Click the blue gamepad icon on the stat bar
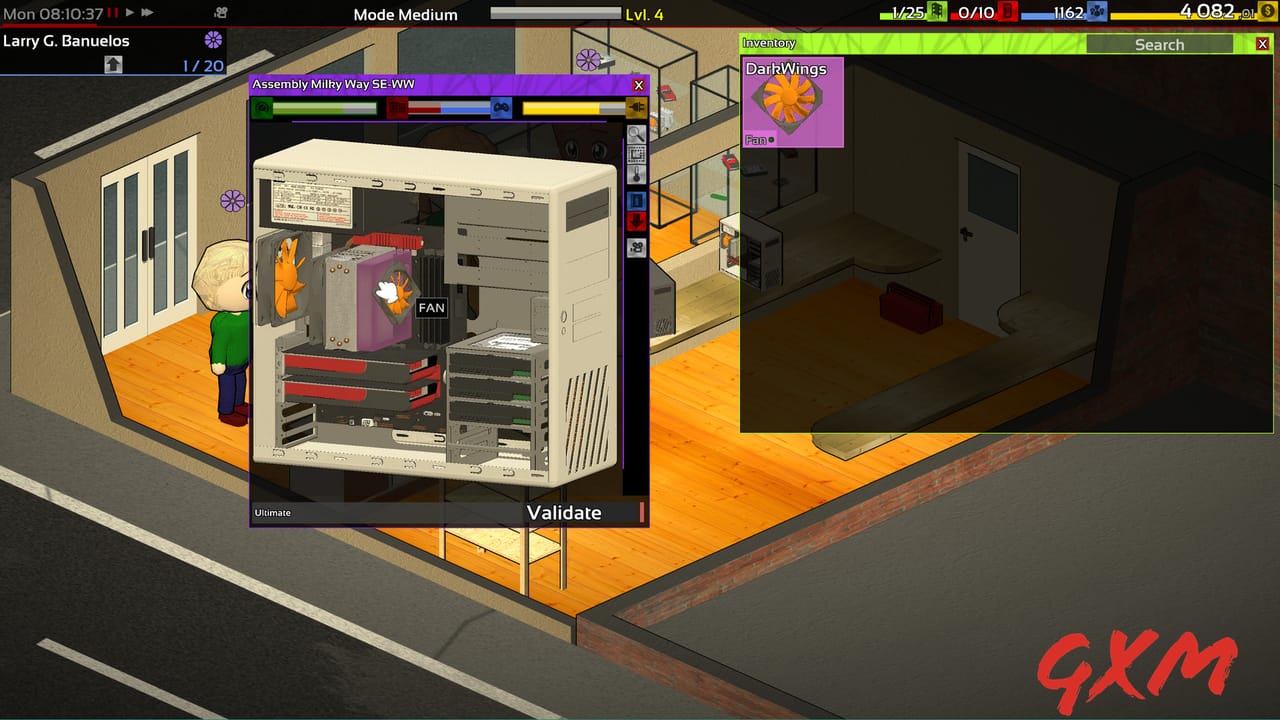Viewport: 1280px width, 720px height. coord(503,107)
